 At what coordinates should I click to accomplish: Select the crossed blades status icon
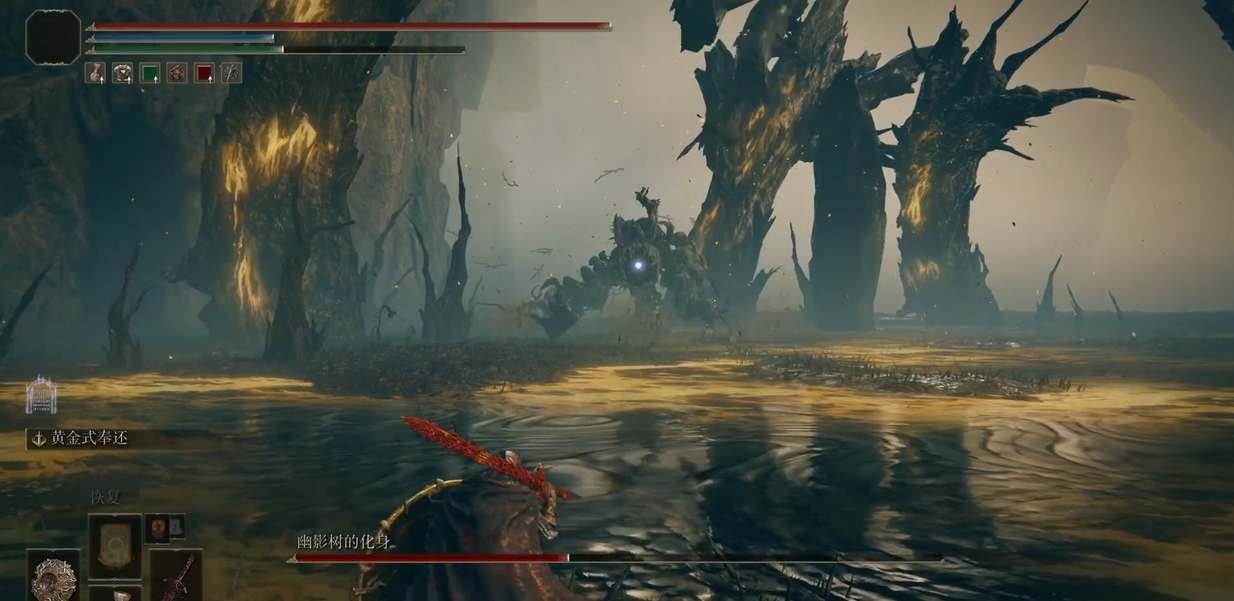231,72
